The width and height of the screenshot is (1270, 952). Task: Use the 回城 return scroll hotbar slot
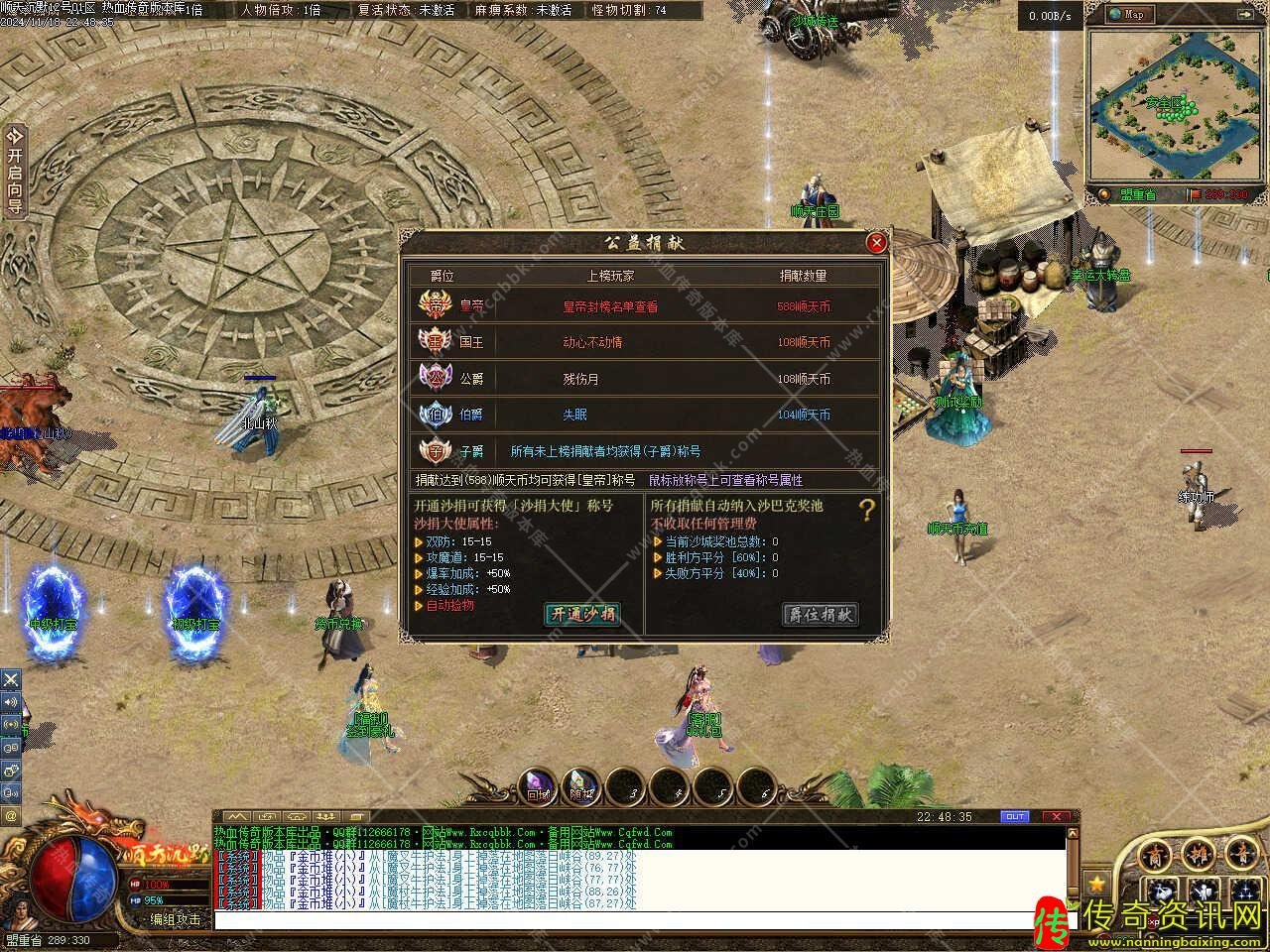click(538, 786)
